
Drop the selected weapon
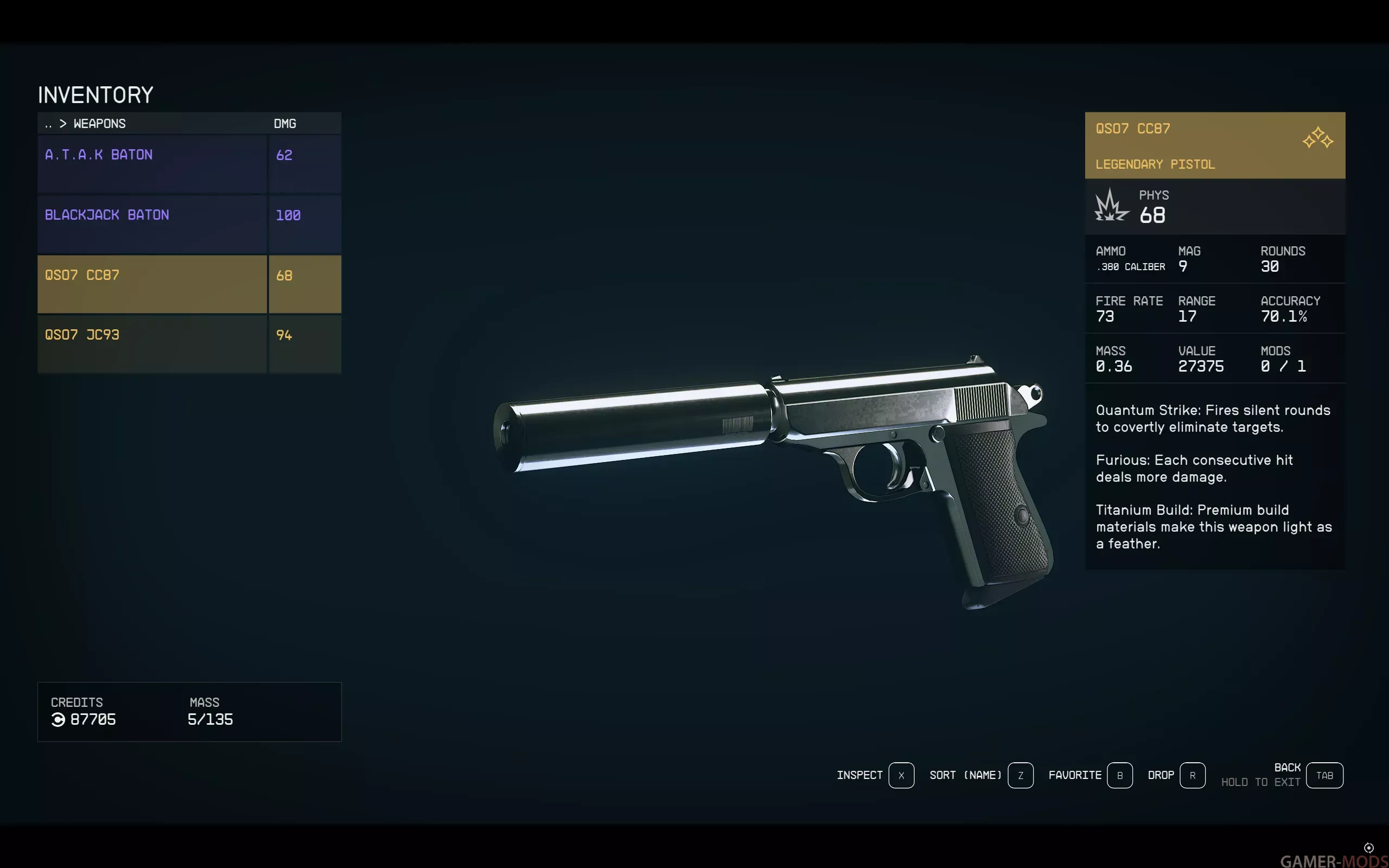click(1192, 775)
